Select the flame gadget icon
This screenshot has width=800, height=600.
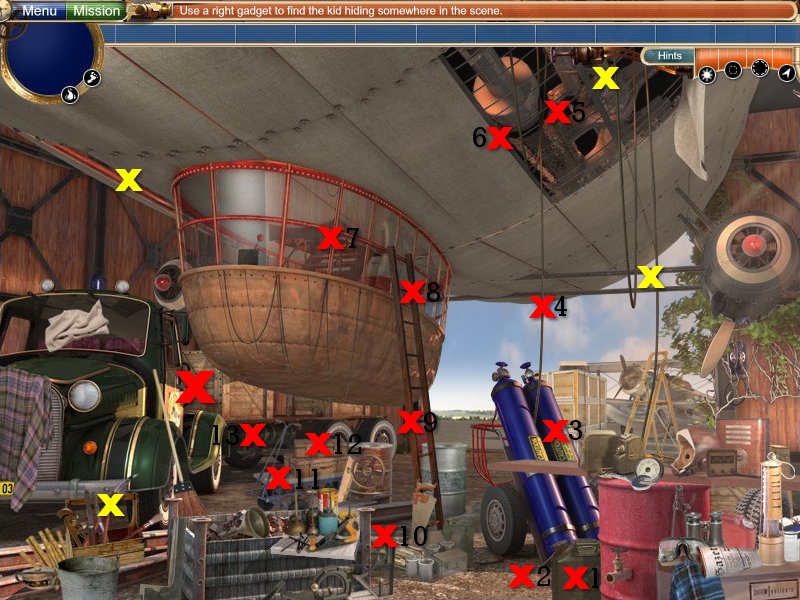(x=71, y=94)
